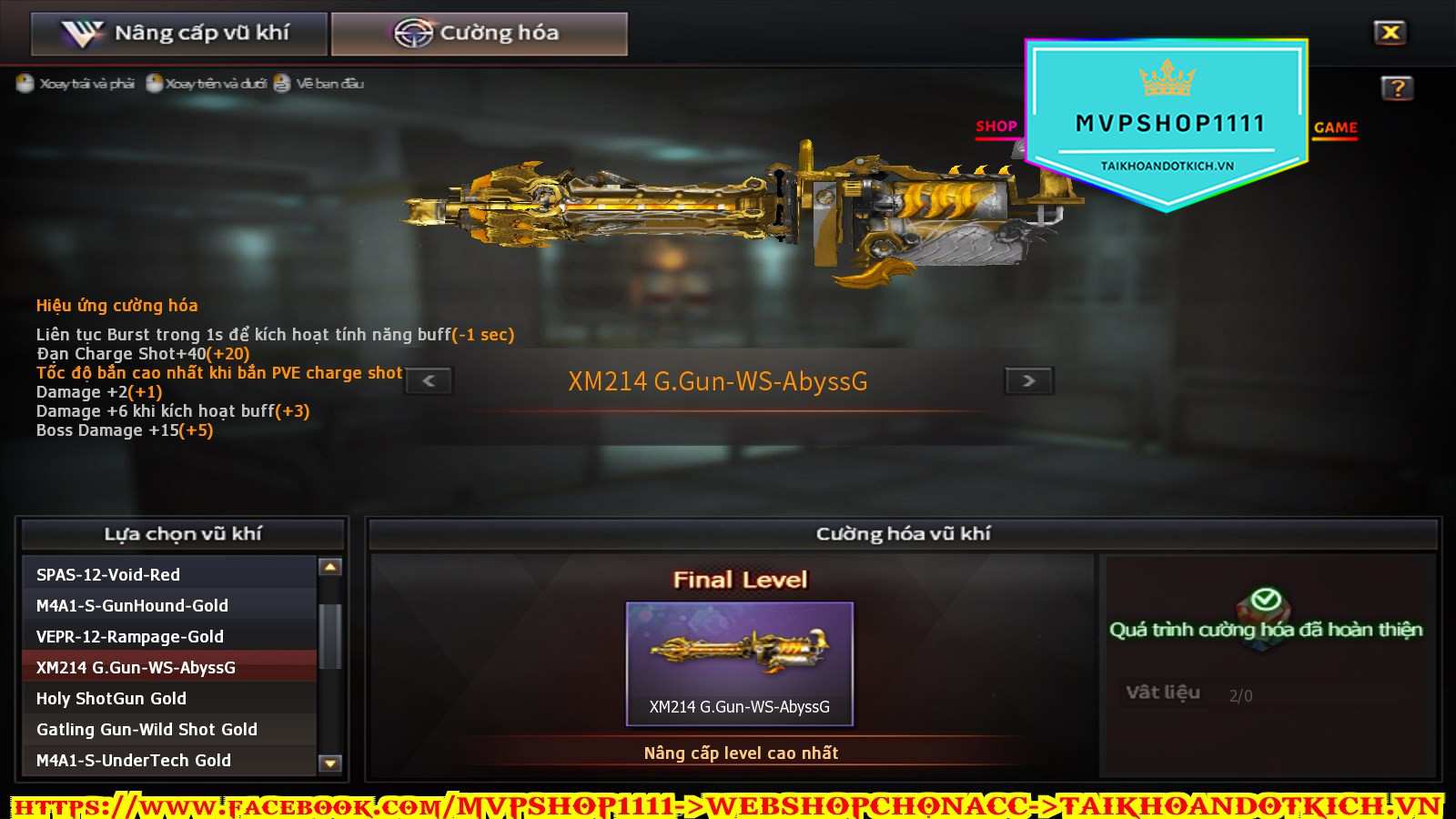Open the question mark help button

(1397, 88)
